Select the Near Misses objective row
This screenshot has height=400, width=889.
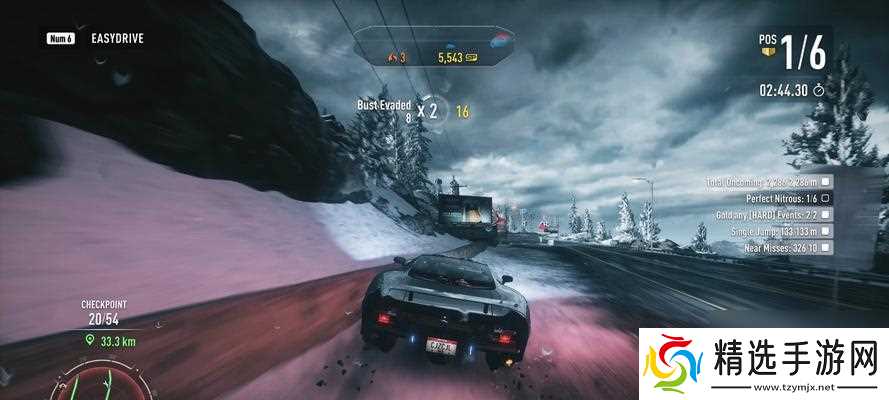(766, 246)
